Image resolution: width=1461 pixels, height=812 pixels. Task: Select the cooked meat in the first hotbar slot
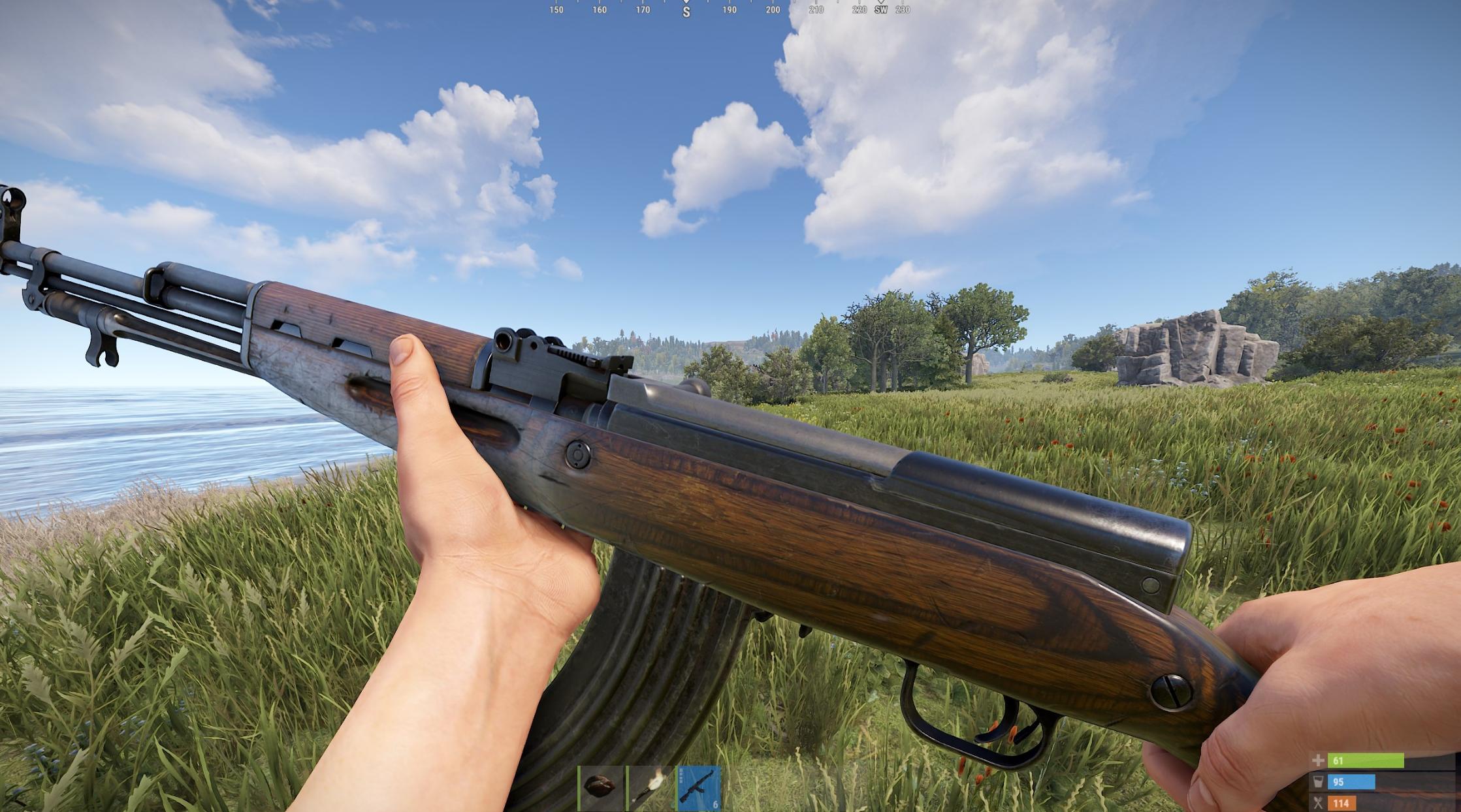click(598, 787)
